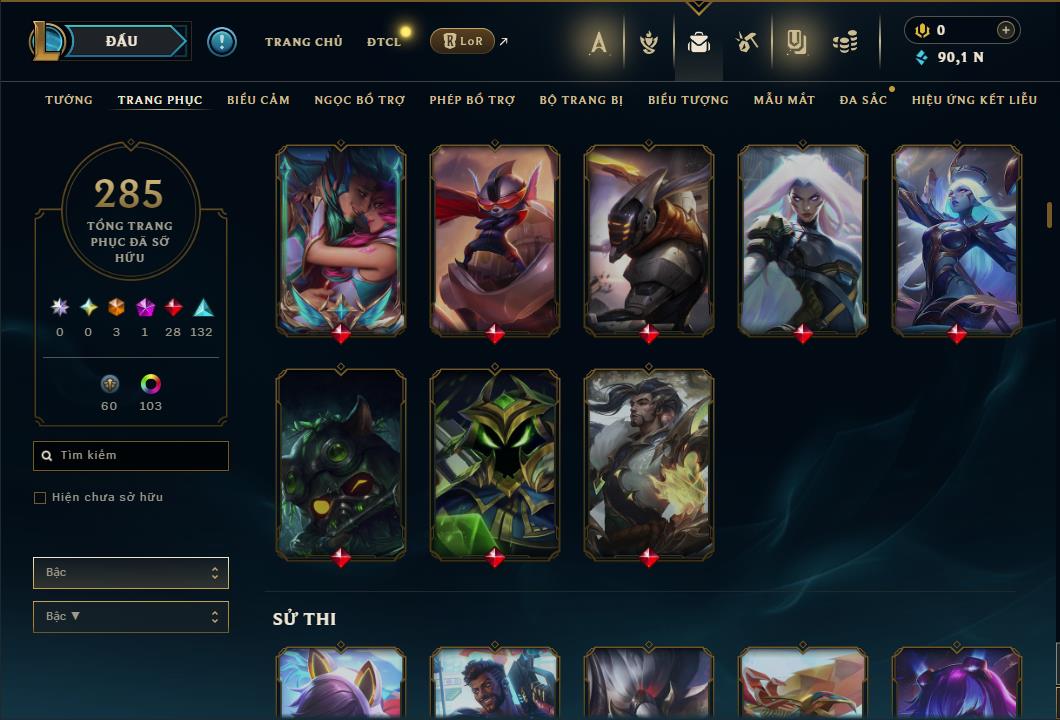Switch to the BIỂU CẢM tab
The width and height of the screenshot is (1060, 720).
(x=258, y=100)
